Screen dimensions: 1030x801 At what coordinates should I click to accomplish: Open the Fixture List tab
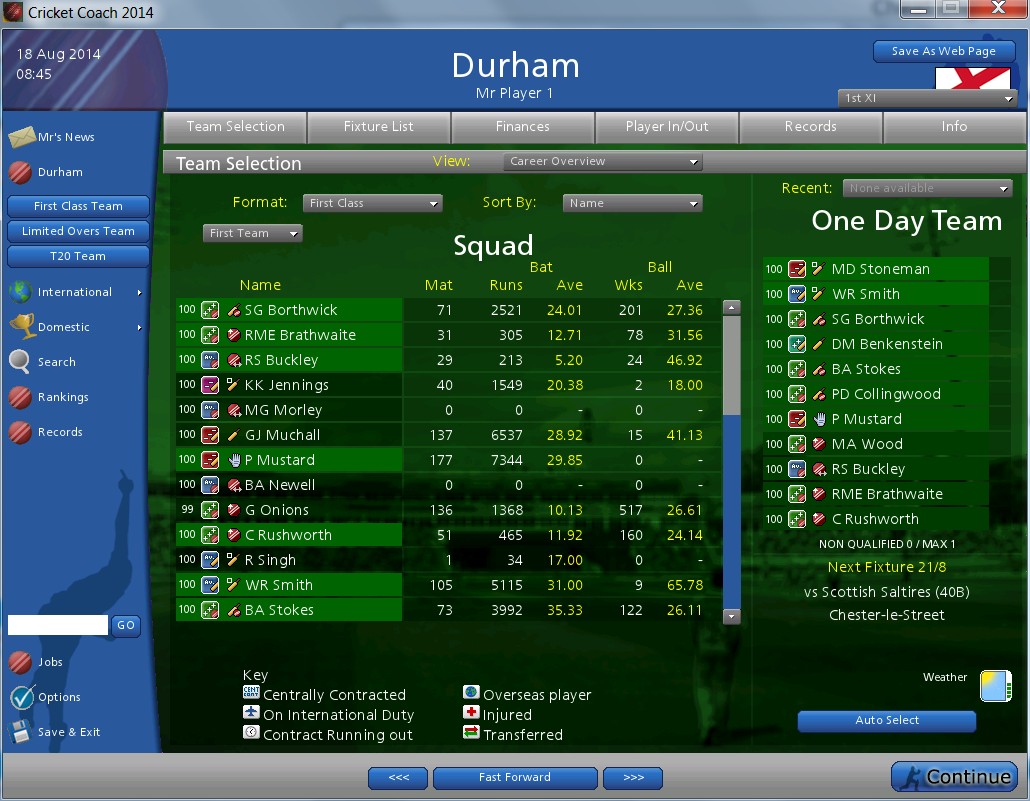click(x=379, y=127)
